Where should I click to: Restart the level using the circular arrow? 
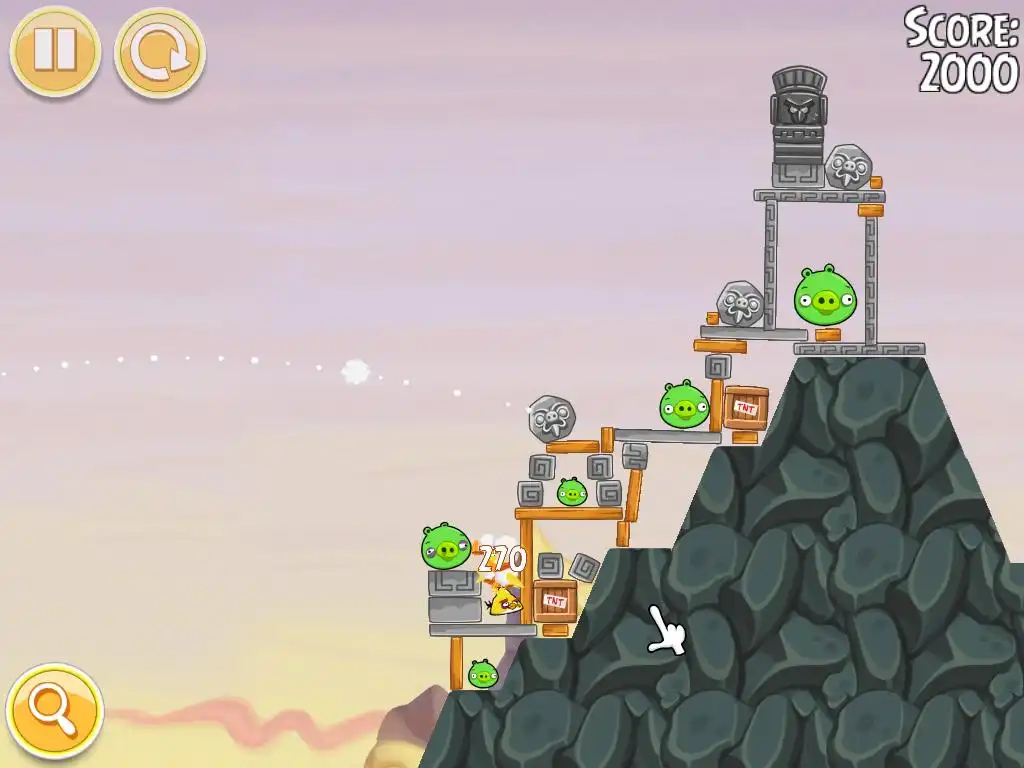pos(159,53)
